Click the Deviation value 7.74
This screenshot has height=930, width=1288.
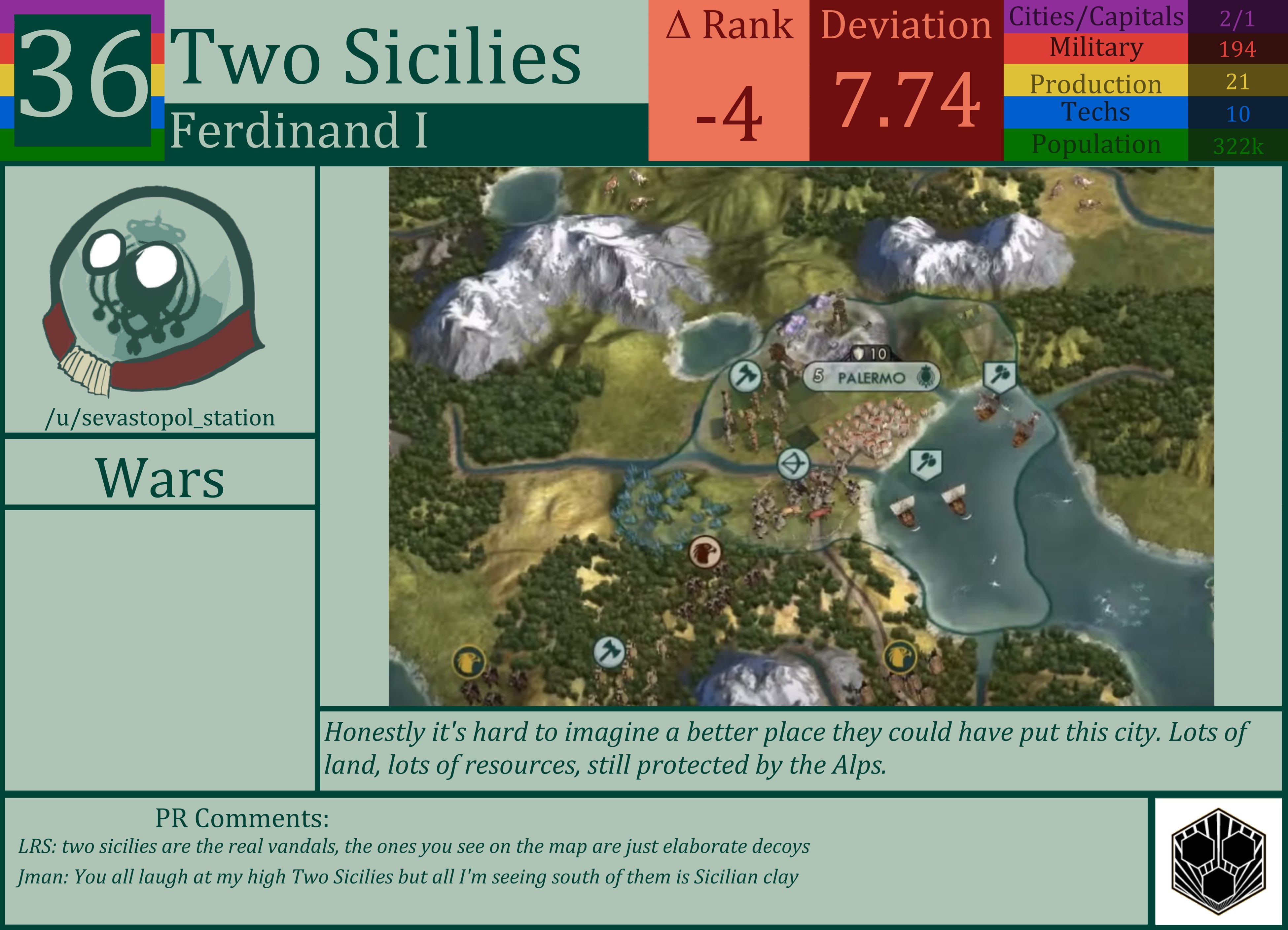point(906,99)
